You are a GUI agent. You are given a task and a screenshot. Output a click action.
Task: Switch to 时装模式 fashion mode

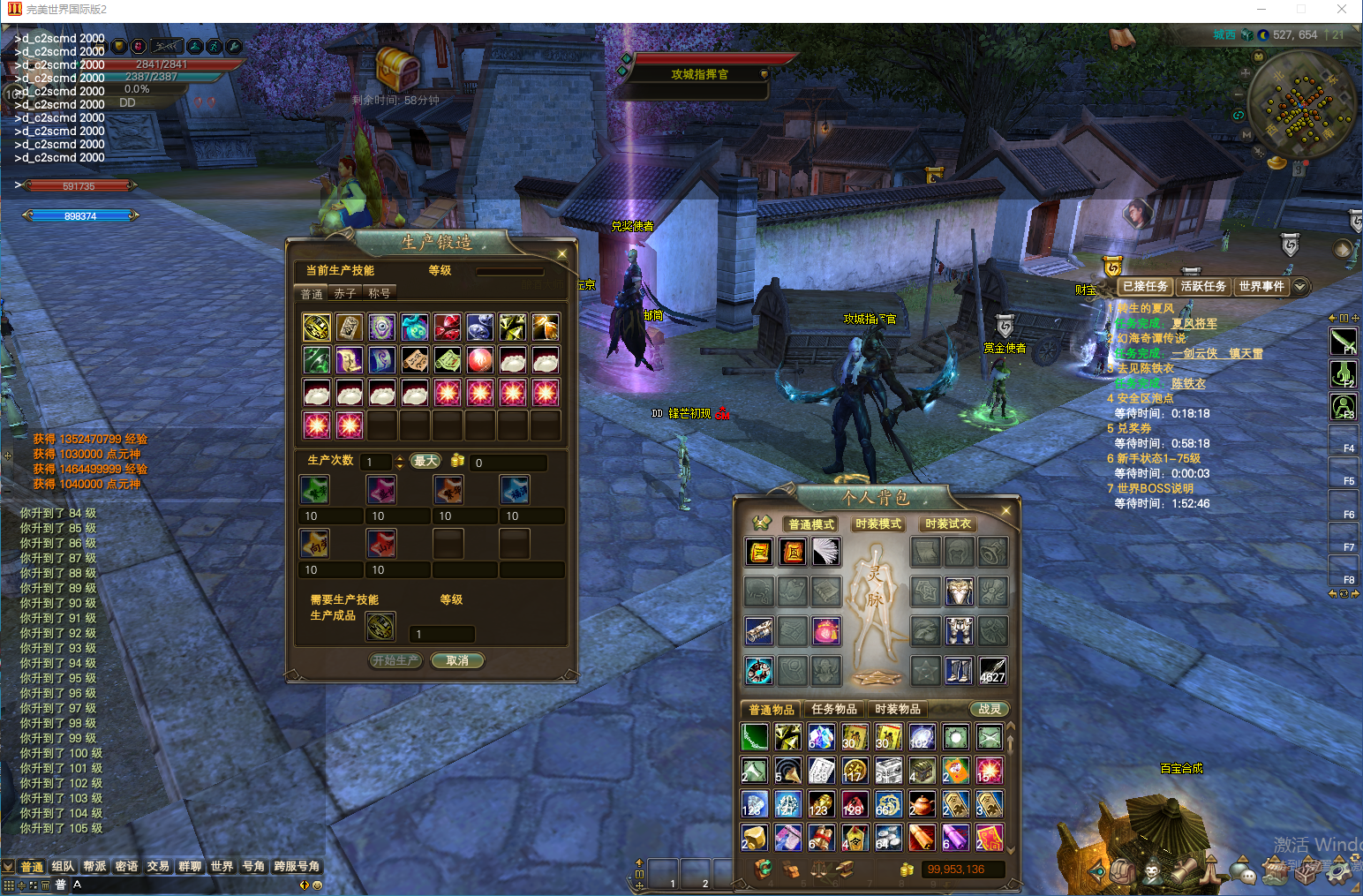pos(878,524)
